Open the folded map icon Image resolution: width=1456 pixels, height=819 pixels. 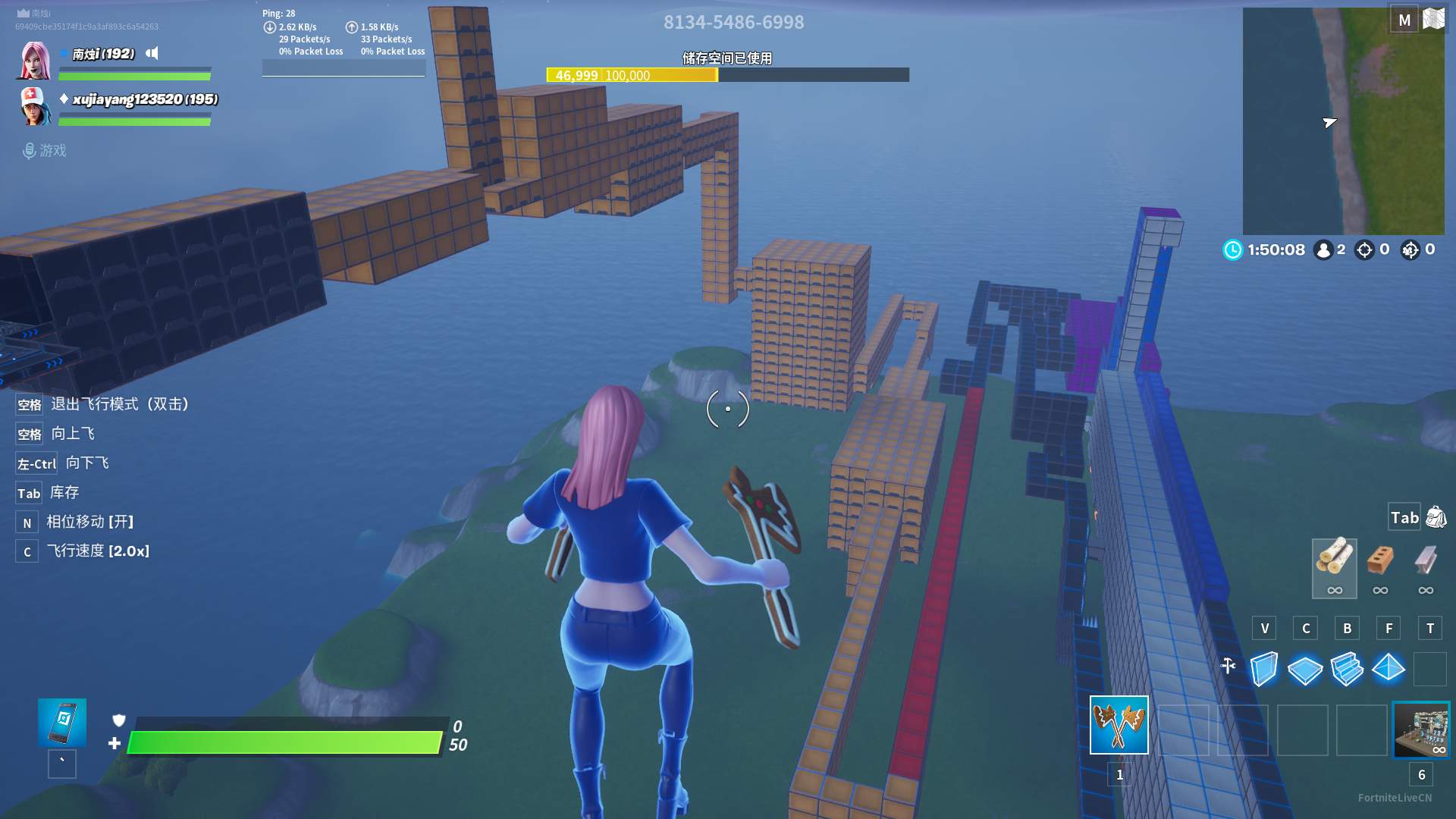tap(1433, 19)
